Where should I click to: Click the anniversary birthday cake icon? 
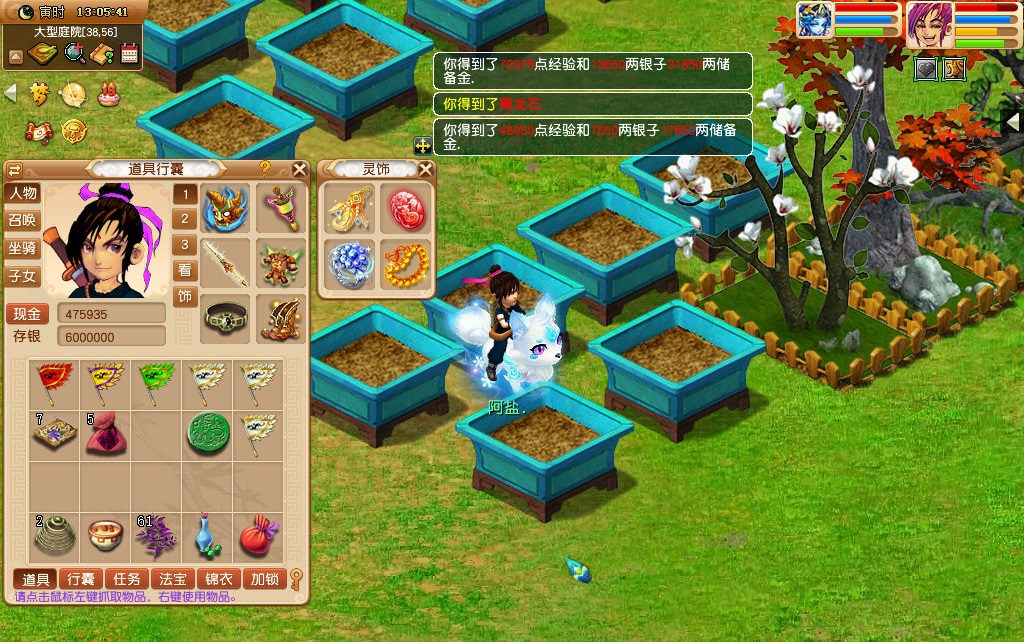(108, 95)
